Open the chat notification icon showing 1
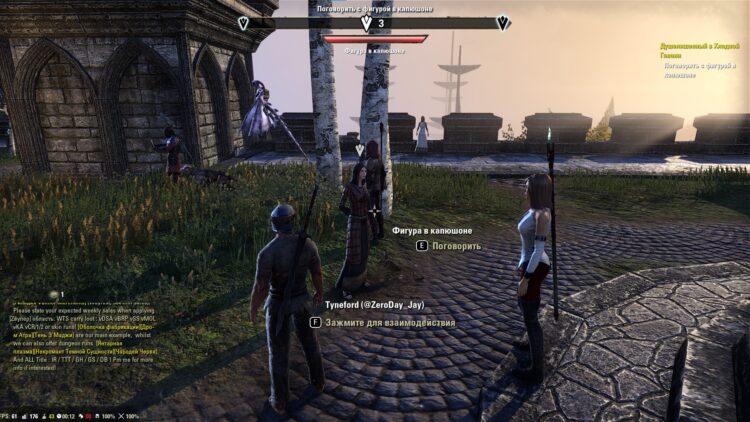Image resolution: width=750 pixels, height=422 pixels. 55,294
